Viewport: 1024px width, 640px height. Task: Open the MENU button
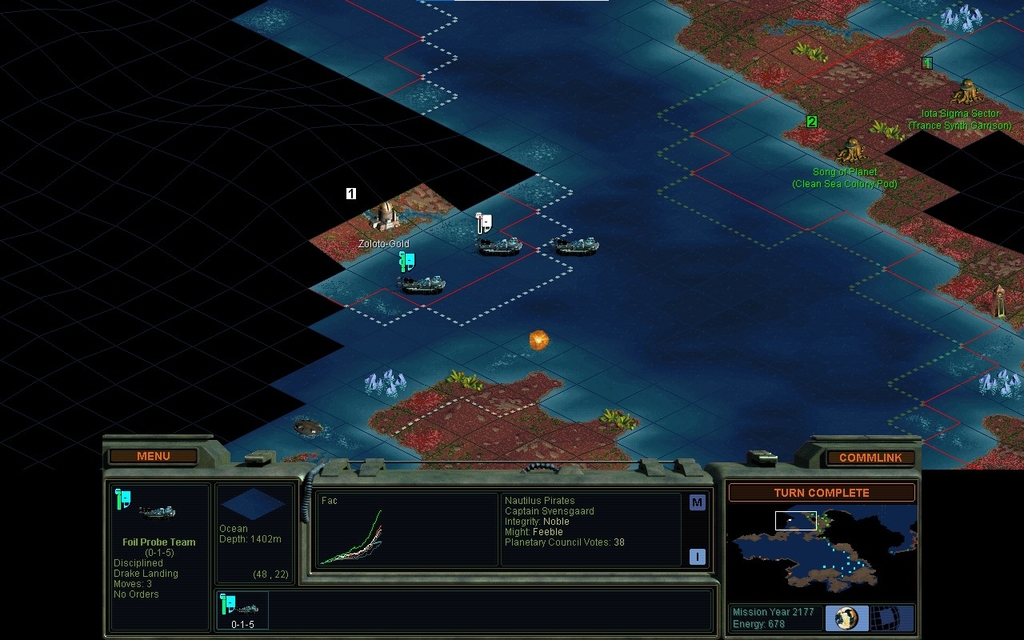point(153,456)
